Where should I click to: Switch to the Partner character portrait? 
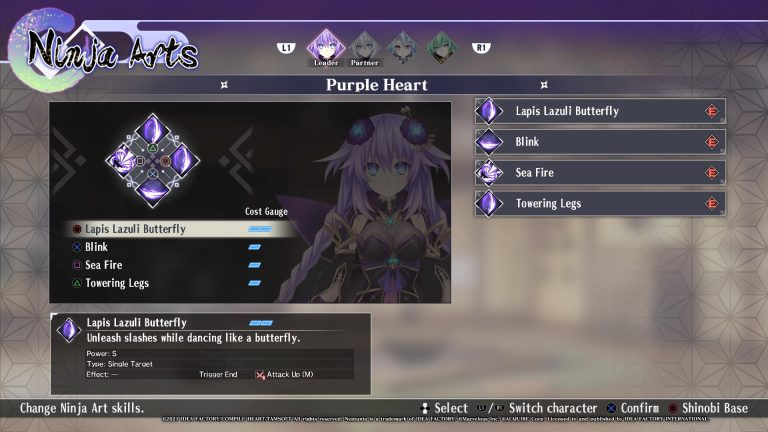365,46
